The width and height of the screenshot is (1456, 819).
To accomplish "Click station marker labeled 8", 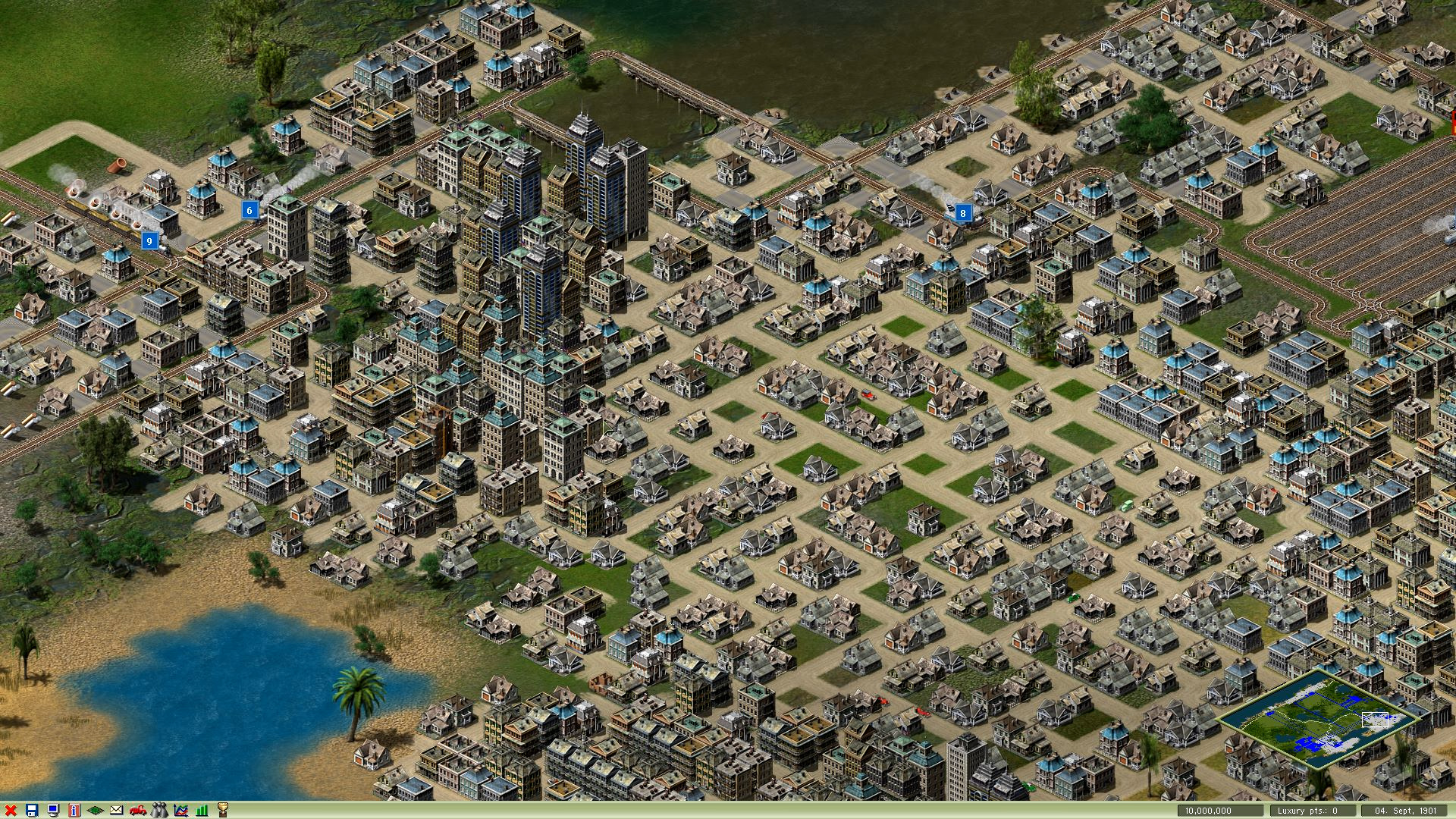I will tap(962, 214).
